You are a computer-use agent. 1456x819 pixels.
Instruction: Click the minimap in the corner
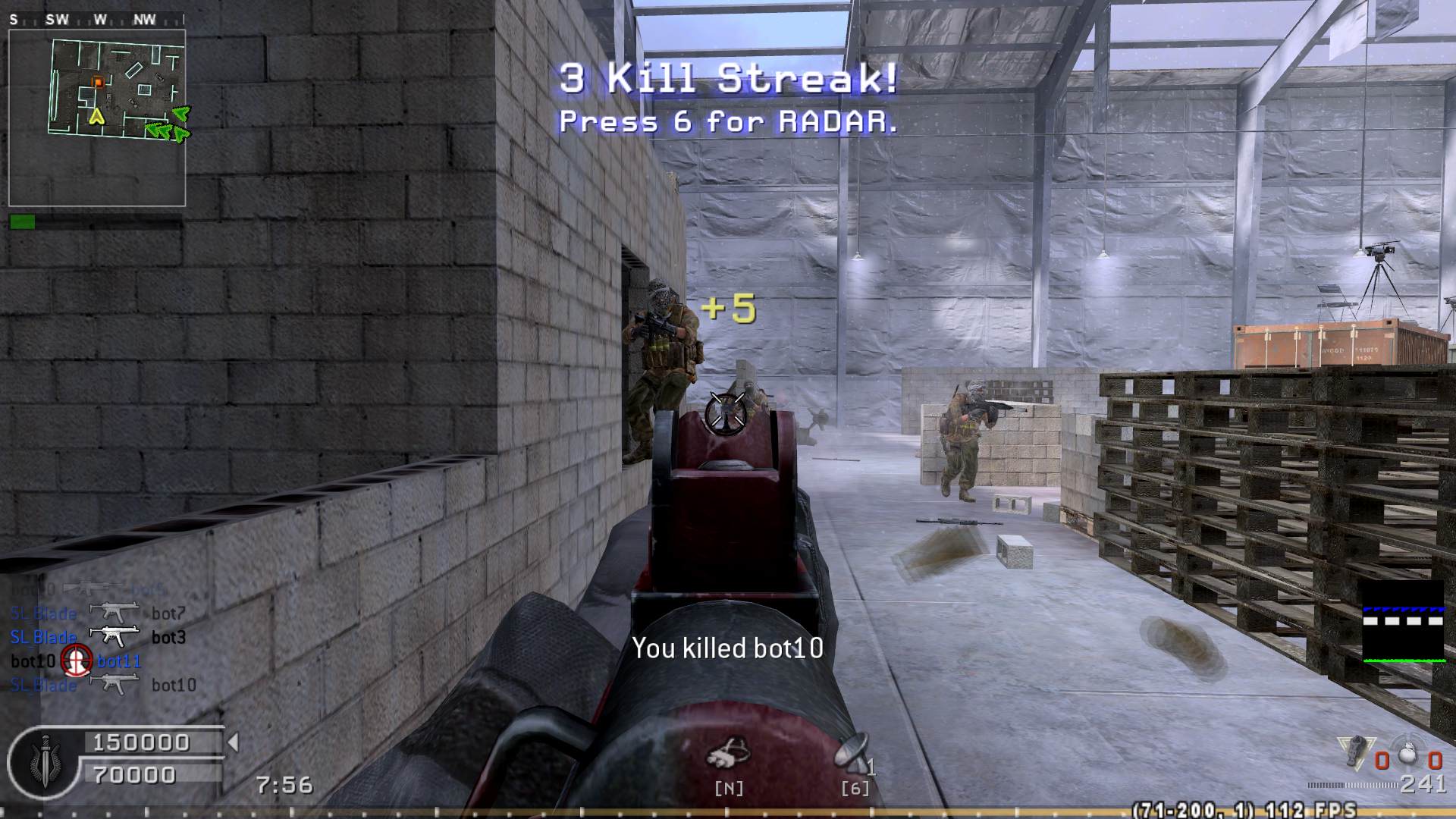click(x=97, y=118)
